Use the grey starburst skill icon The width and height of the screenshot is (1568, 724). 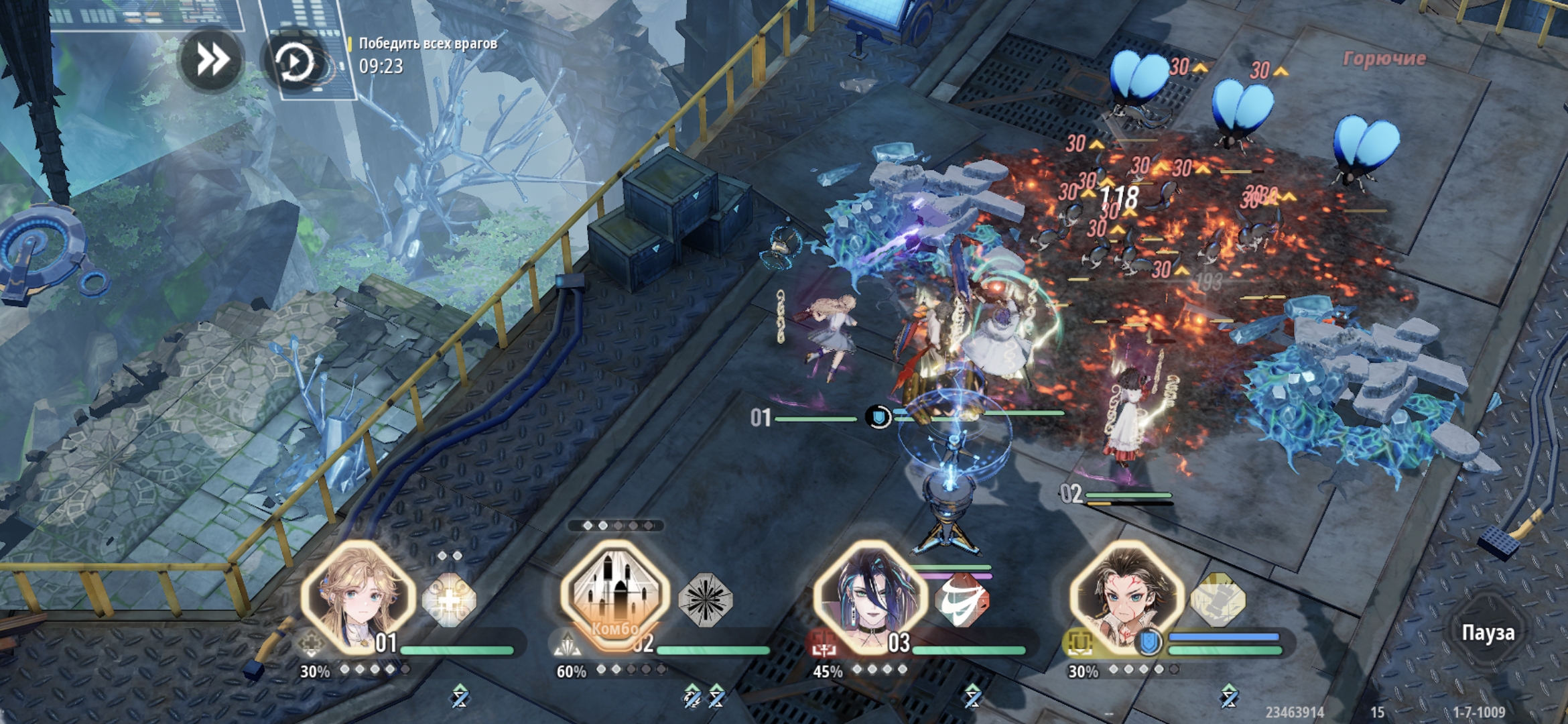706,599
